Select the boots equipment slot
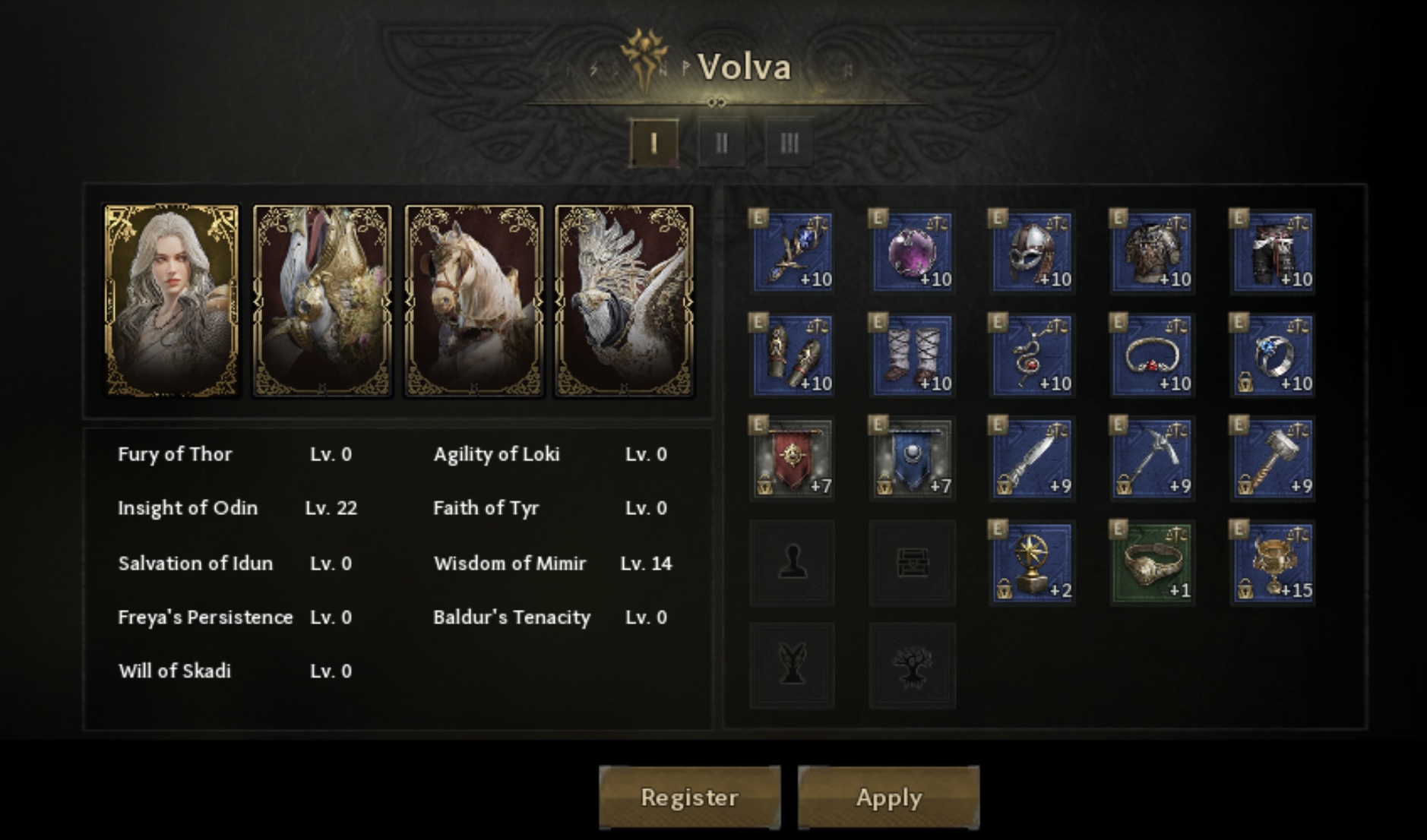Viewport: 1427px width, 840px height. point(912,355)
